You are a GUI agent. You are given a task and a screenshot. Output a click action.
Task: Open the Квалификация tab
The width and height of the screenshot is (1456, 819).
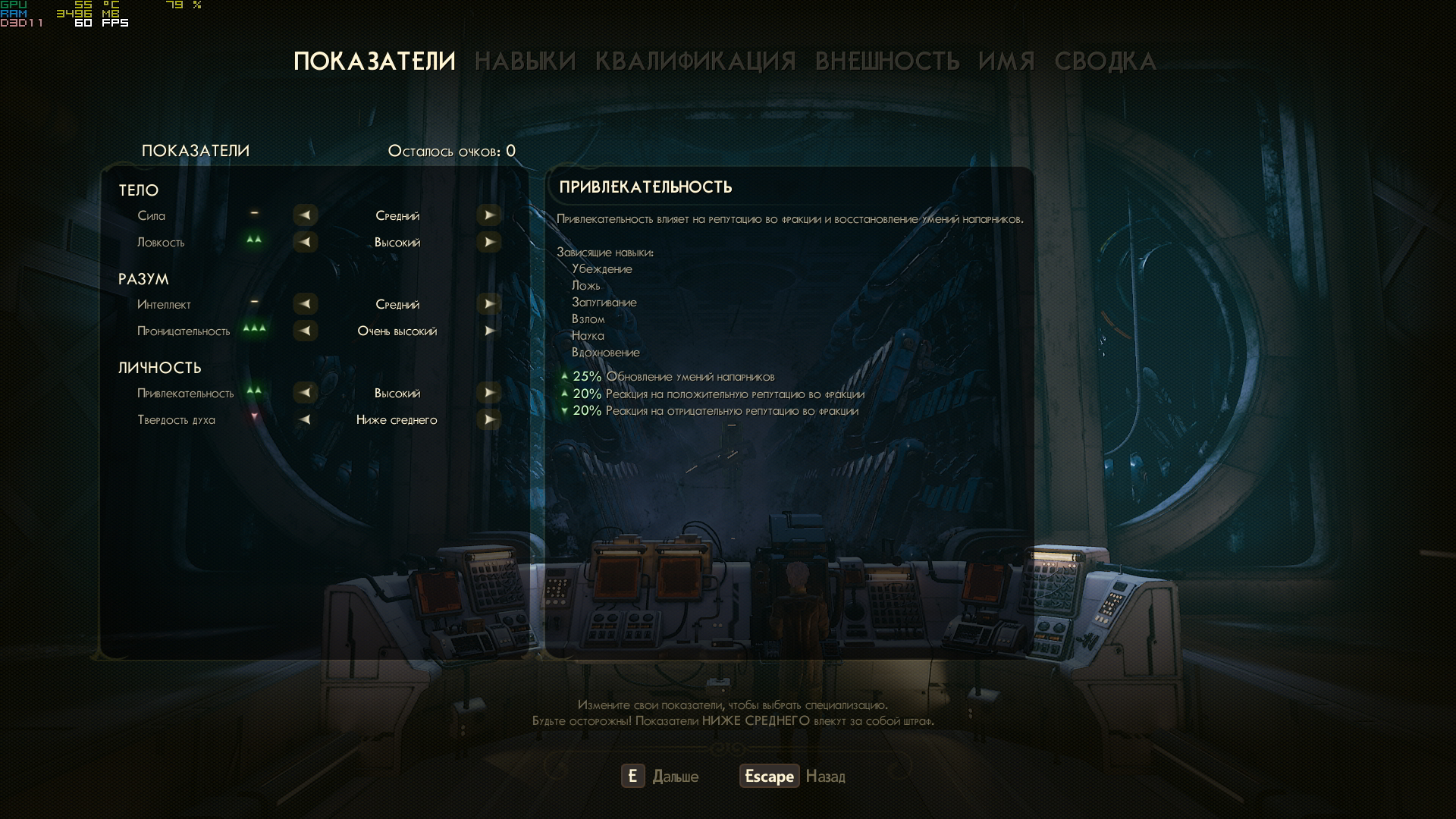(x=695, y=61)
